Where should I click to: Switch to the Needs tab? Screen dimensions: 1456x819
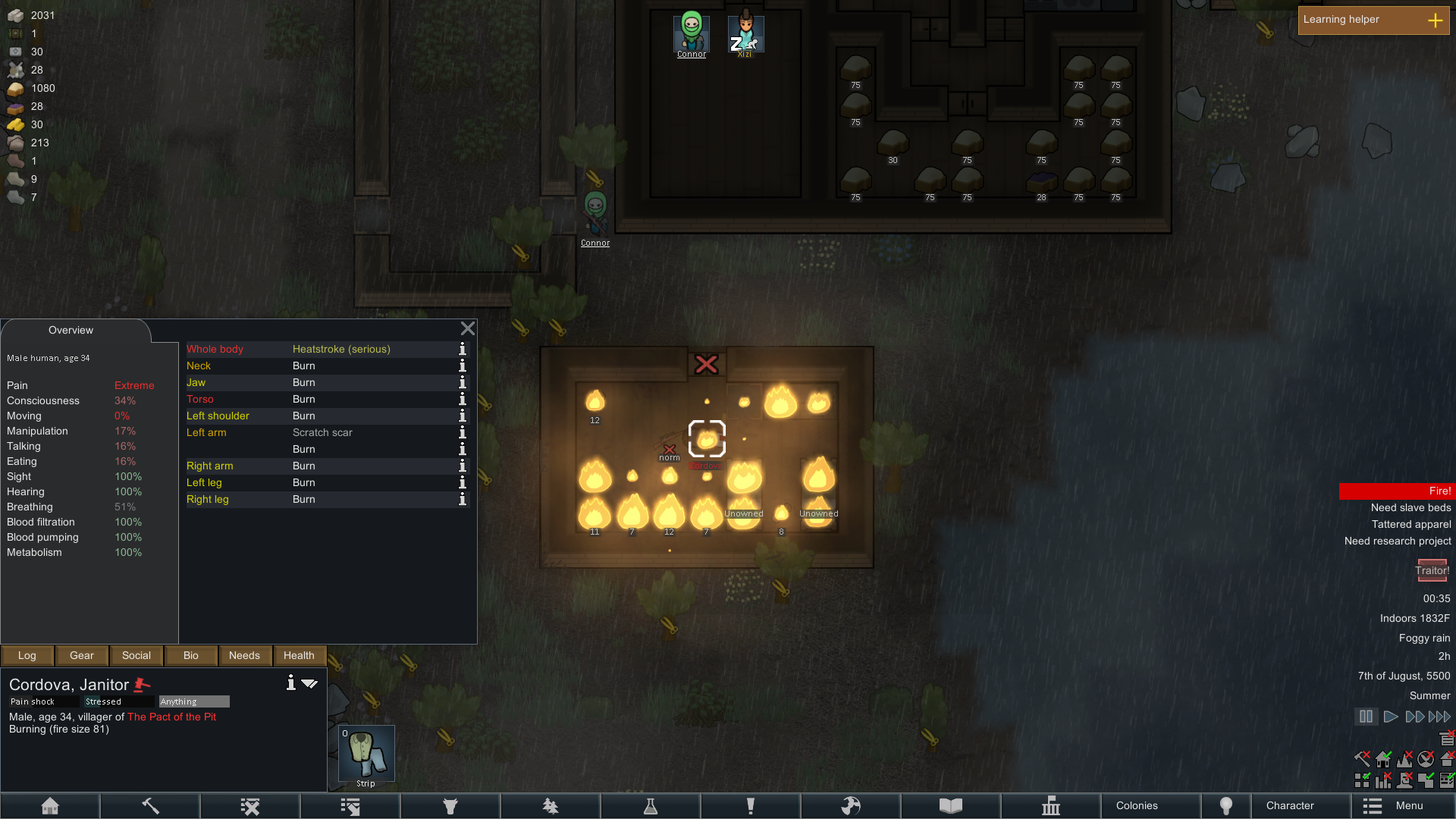(x=245, y=655)
